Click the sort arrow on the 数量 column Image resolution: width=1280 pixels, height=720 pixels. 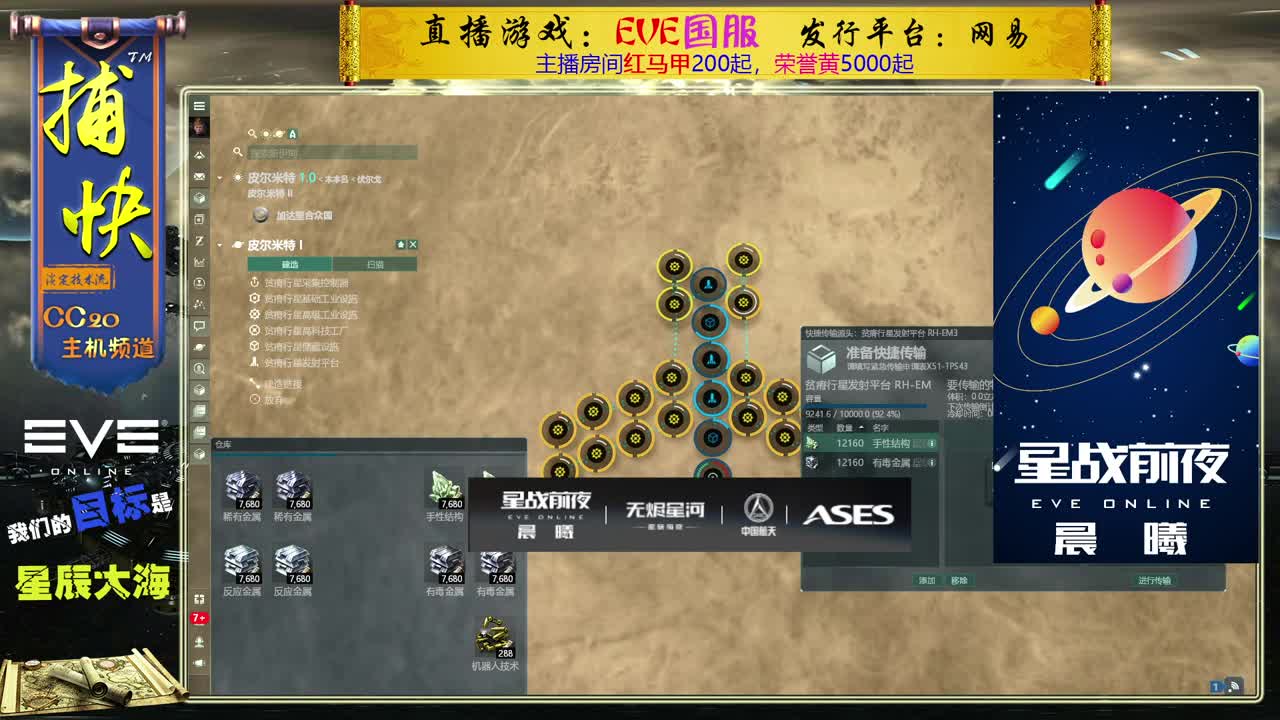click(x=861, y=427)
